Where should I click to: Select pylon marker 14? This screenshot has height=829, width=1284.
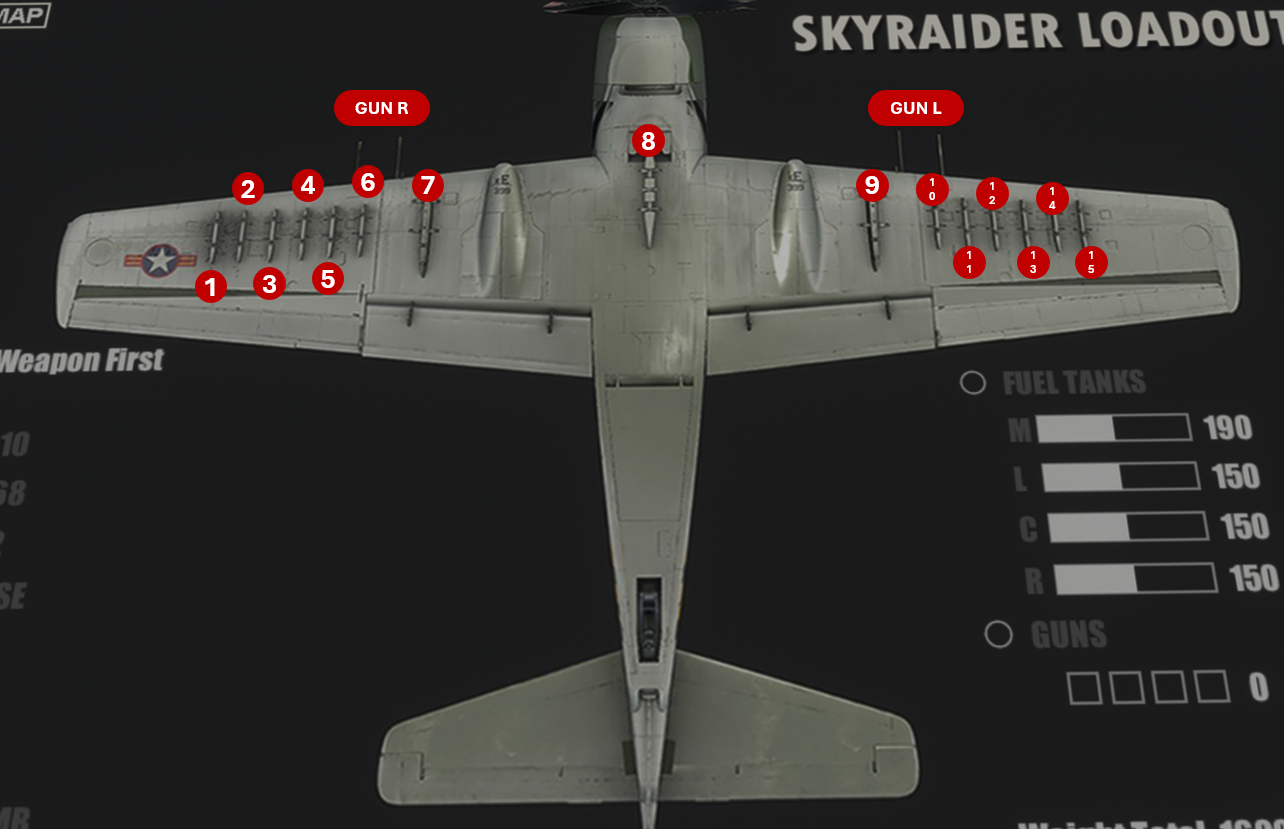pos(1052,198)
